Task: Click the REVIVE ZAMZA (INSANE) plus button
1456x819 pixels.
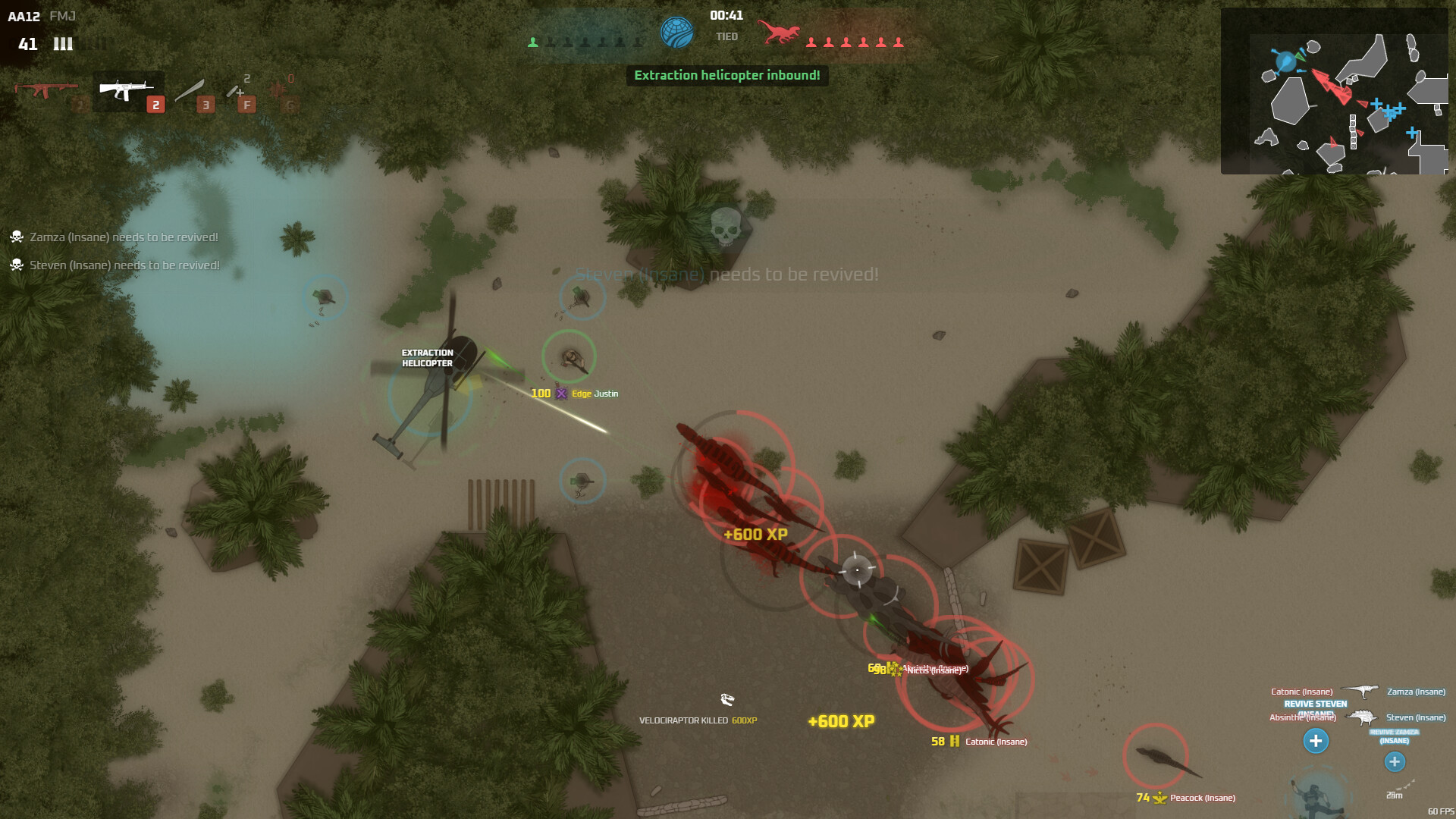Action: pos(1395,762)
